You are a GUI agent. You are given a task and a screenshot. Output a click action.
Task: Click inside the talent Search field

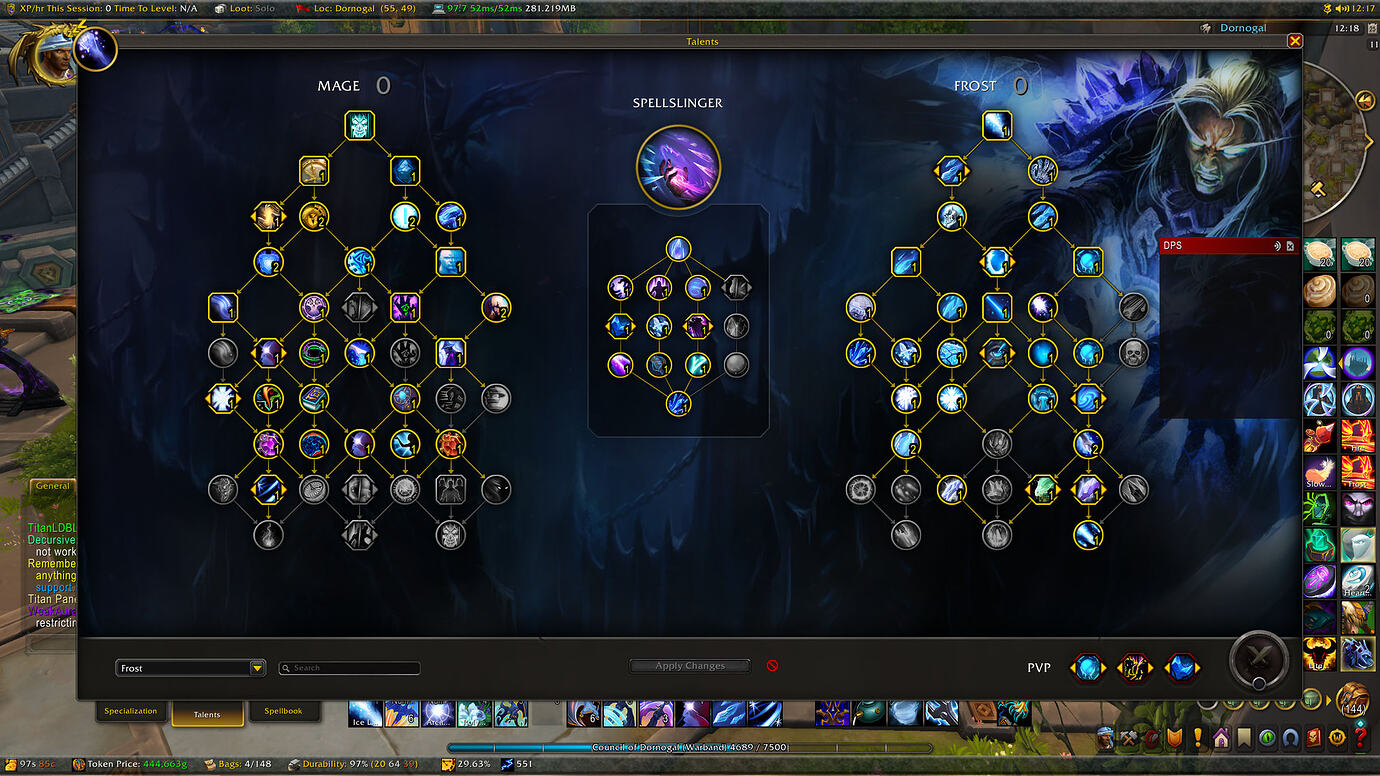coord(349,667)
